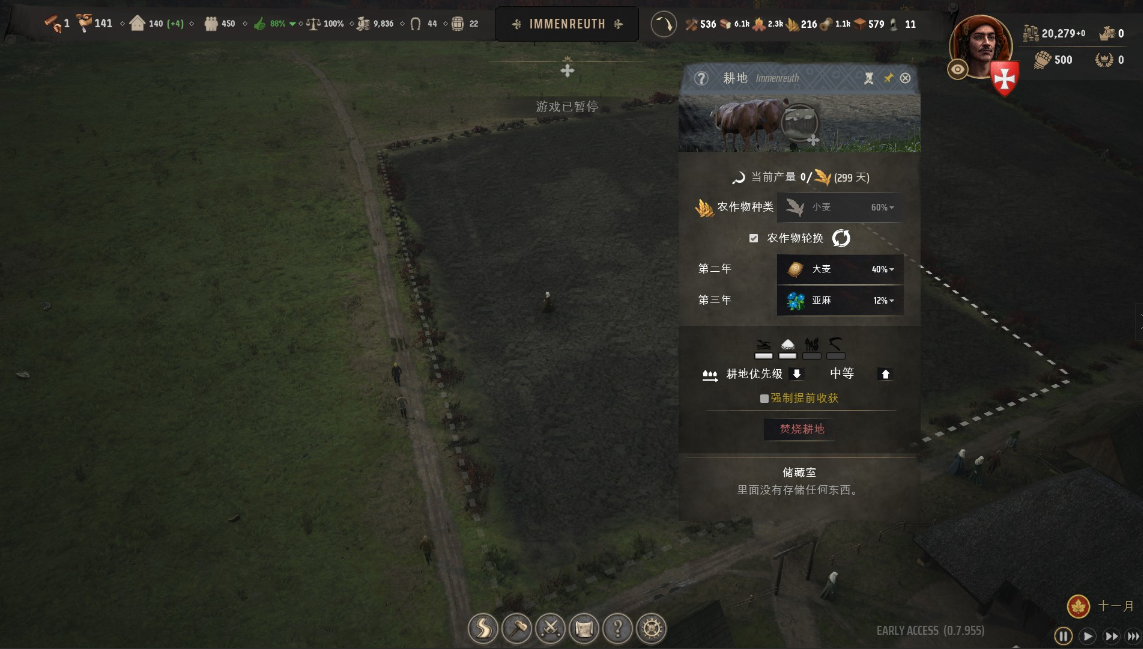Pause the game with the pause button
Viewport: 1143px width, 649px height.
click(1063, 636)
